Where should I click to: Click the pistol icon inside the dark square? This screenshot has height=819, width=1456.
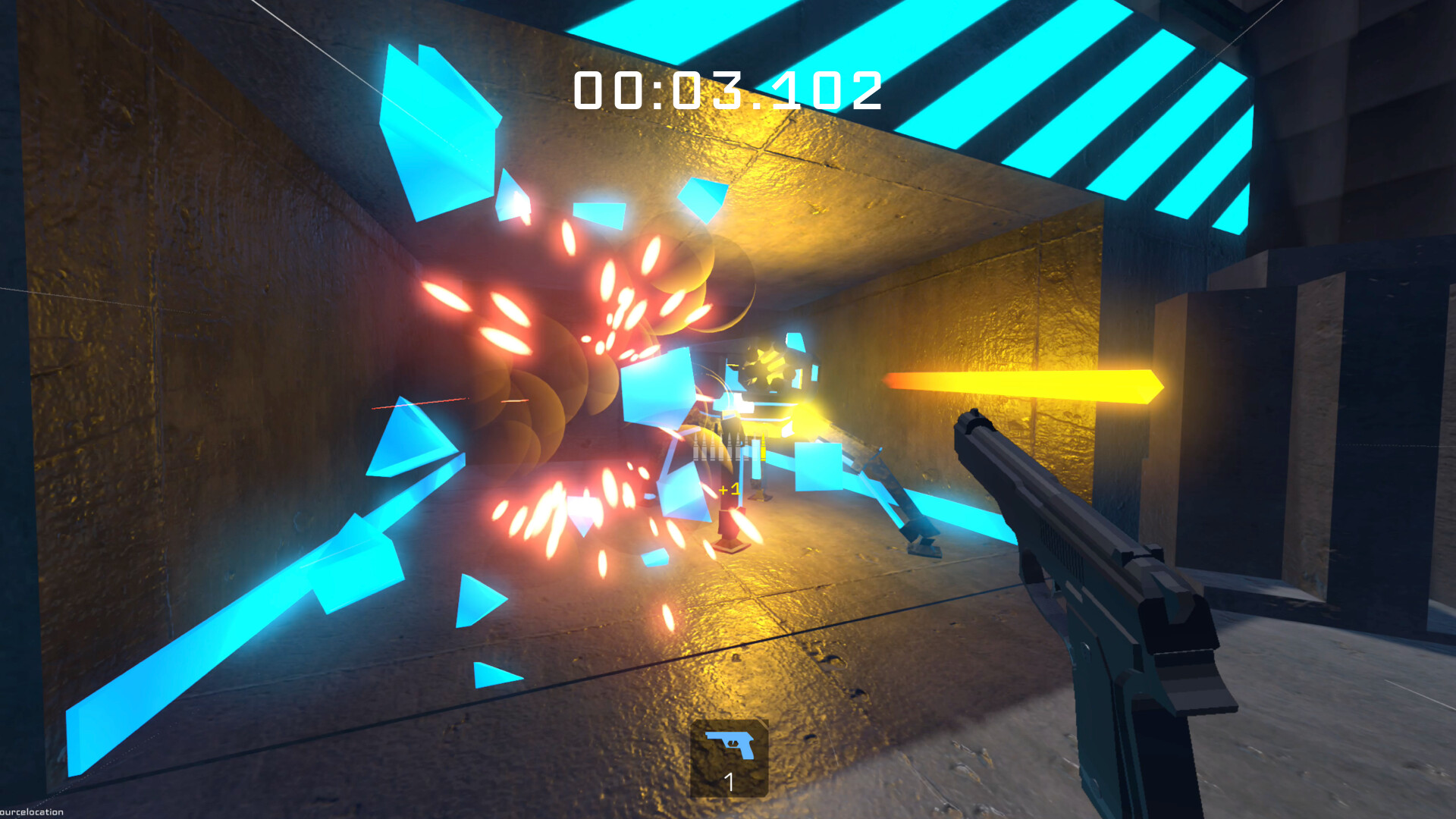pos(730,745)
